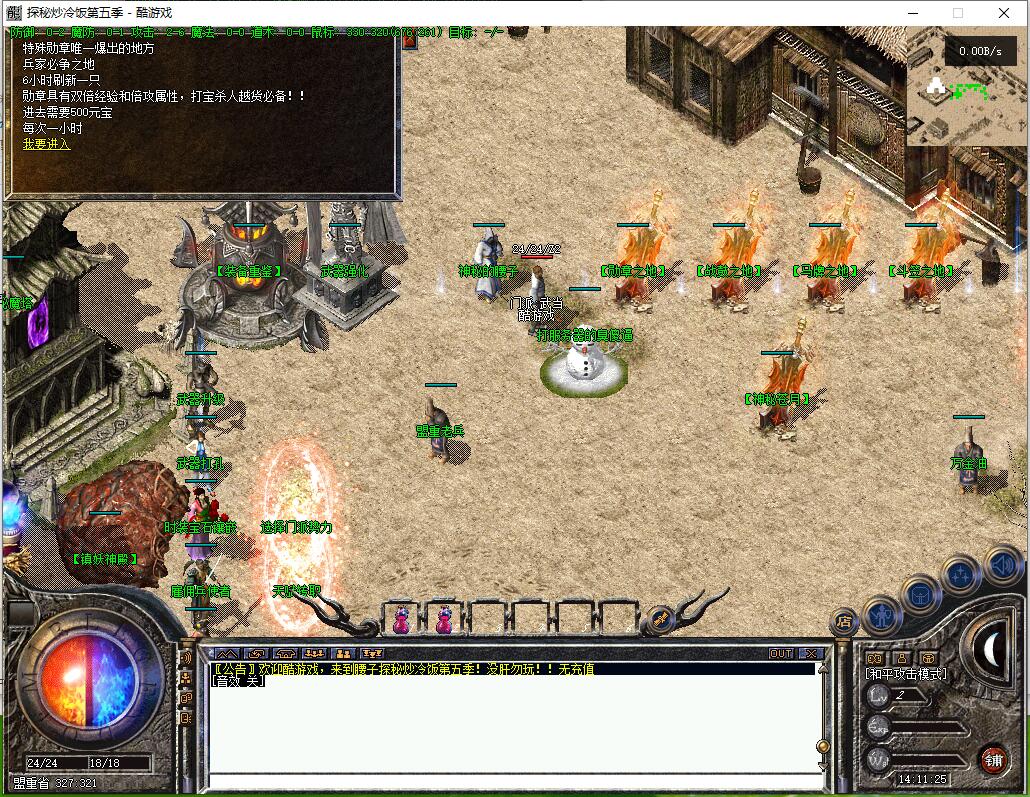Close the game window
1030x797 pixels.
point(1004,13)
